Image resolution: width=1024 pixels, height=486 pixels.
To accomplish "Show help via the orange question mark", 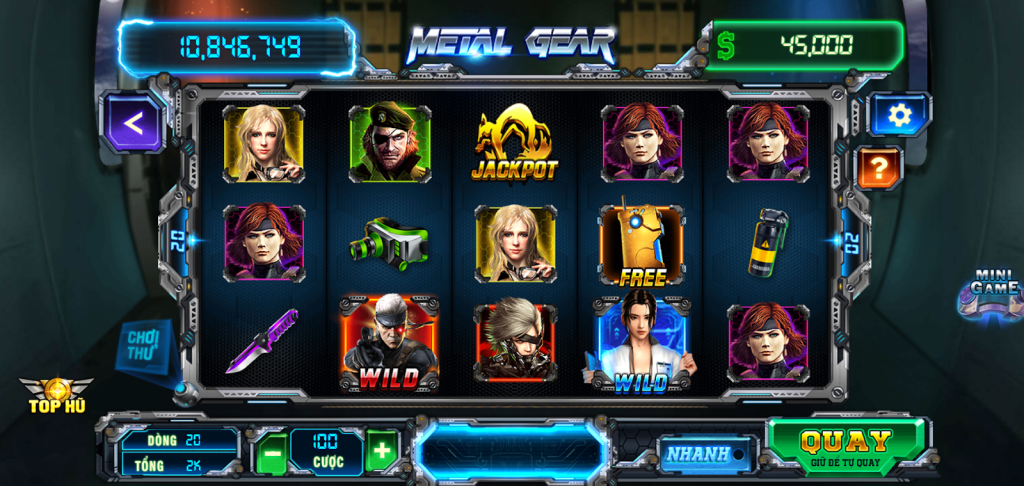I will click(880, 168).
